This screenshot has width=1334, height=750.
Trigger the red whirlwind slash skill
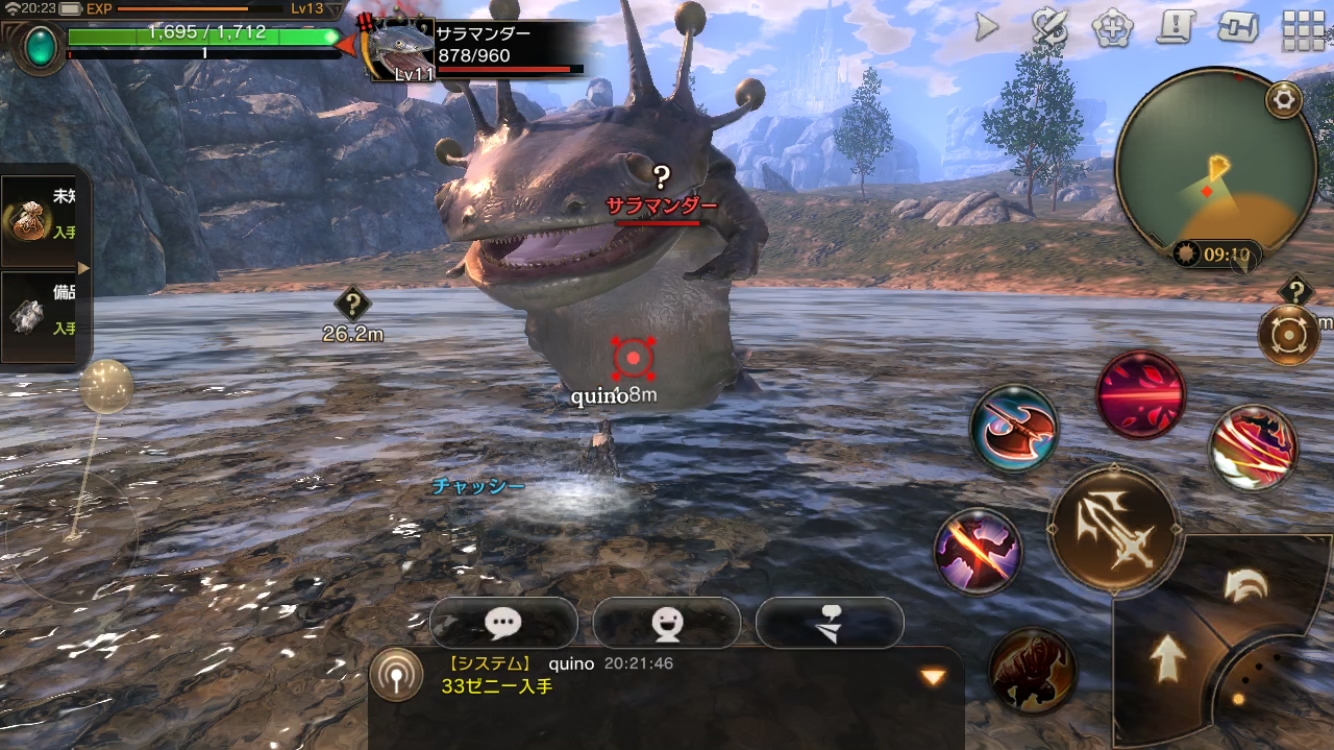click(x=1253, y=446)
